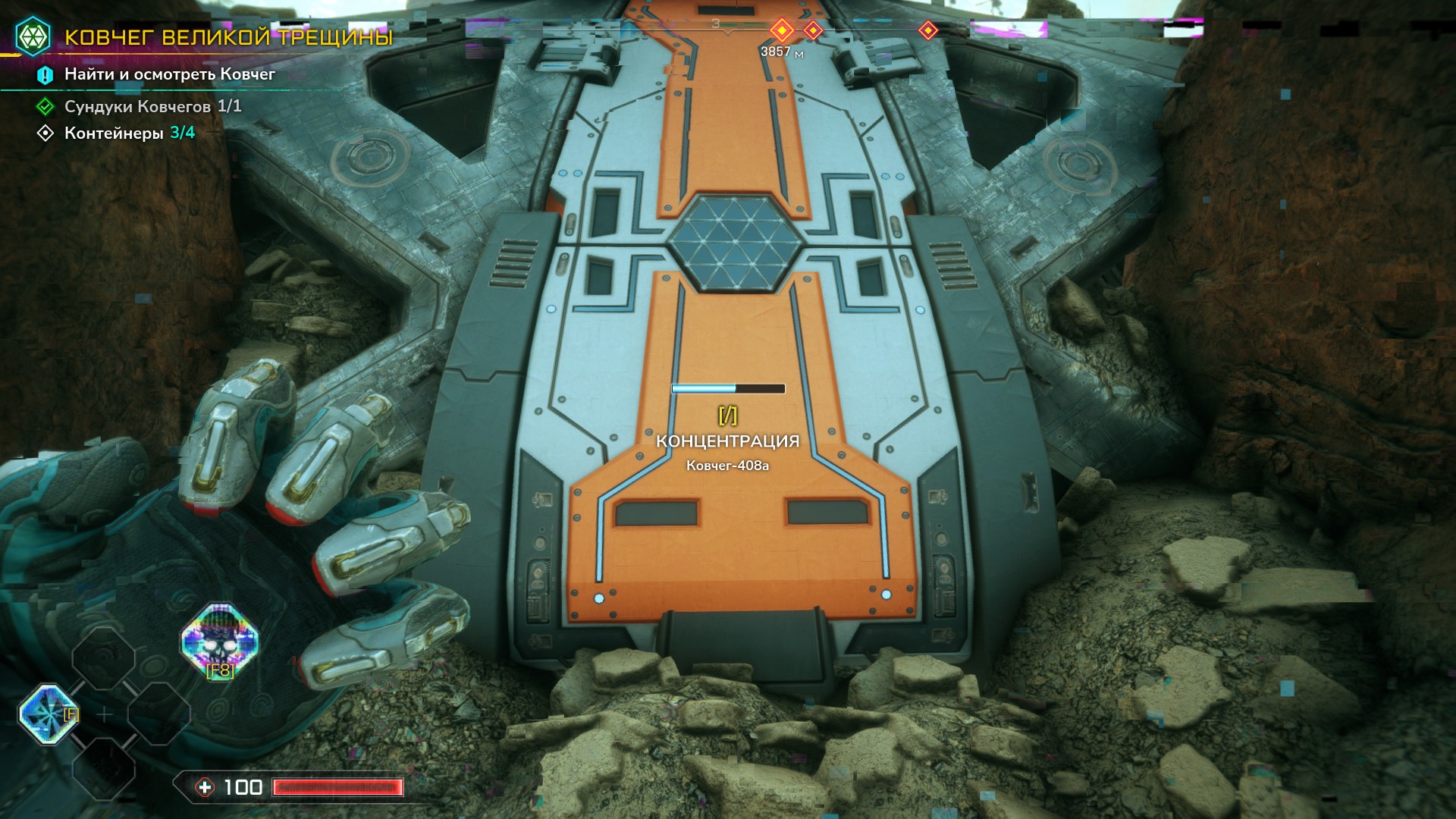Activate the skull Overdrive icon

220,641
